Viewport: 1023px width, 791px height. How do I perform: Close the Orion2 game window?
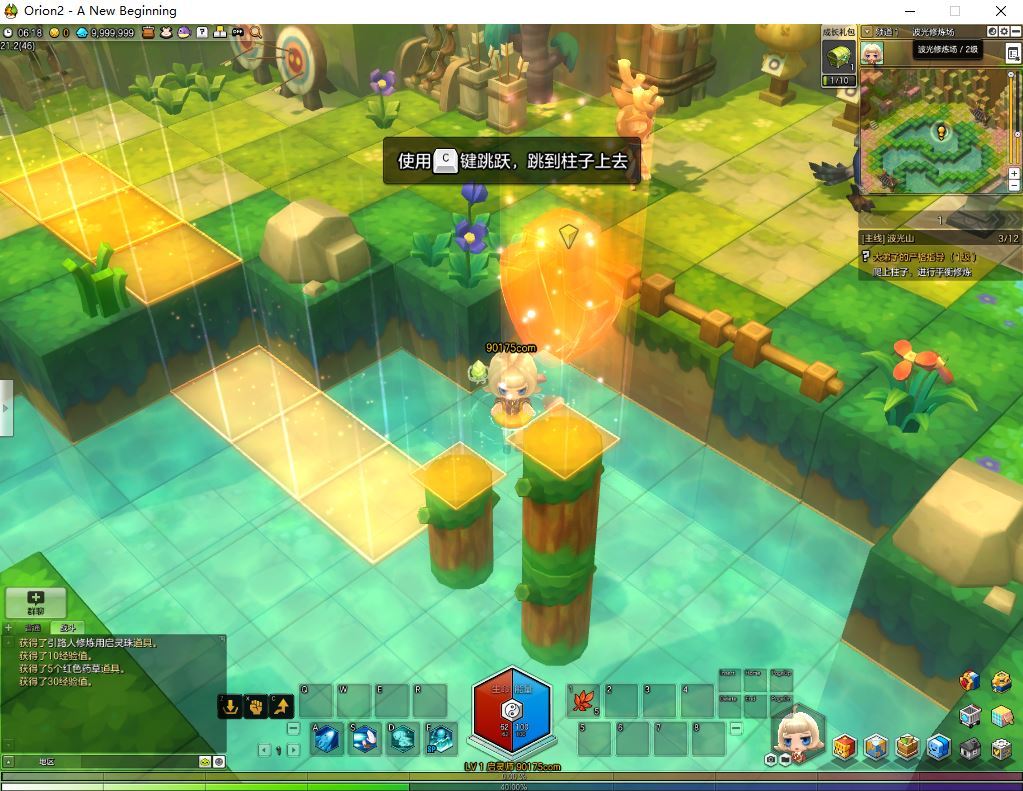pyautogui.click(x=999, y=11)
